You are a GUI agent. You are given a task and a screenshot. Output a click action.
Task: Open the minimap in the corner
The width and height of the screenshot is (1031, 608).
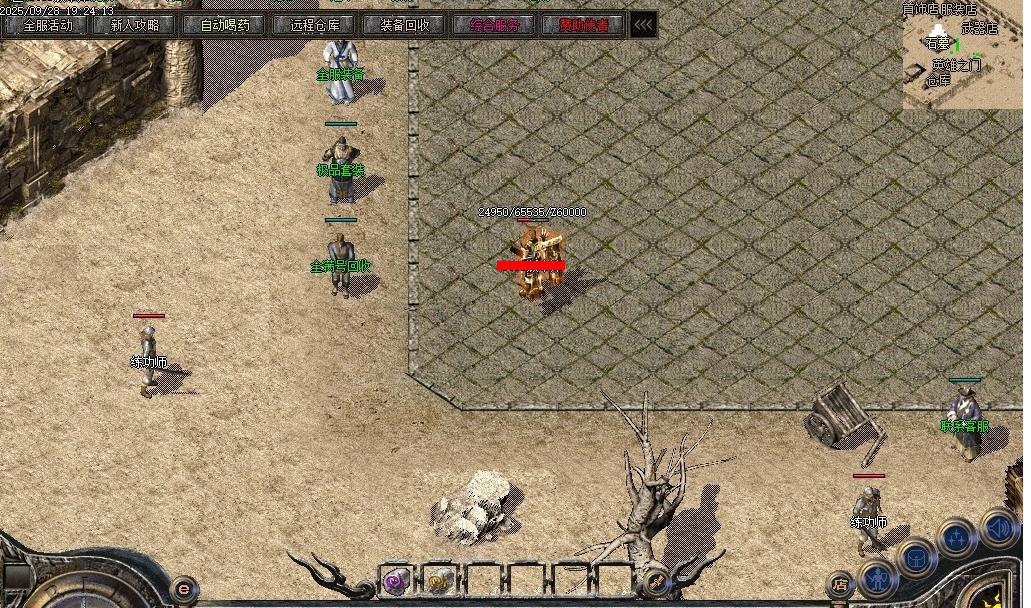coord(963,55)
